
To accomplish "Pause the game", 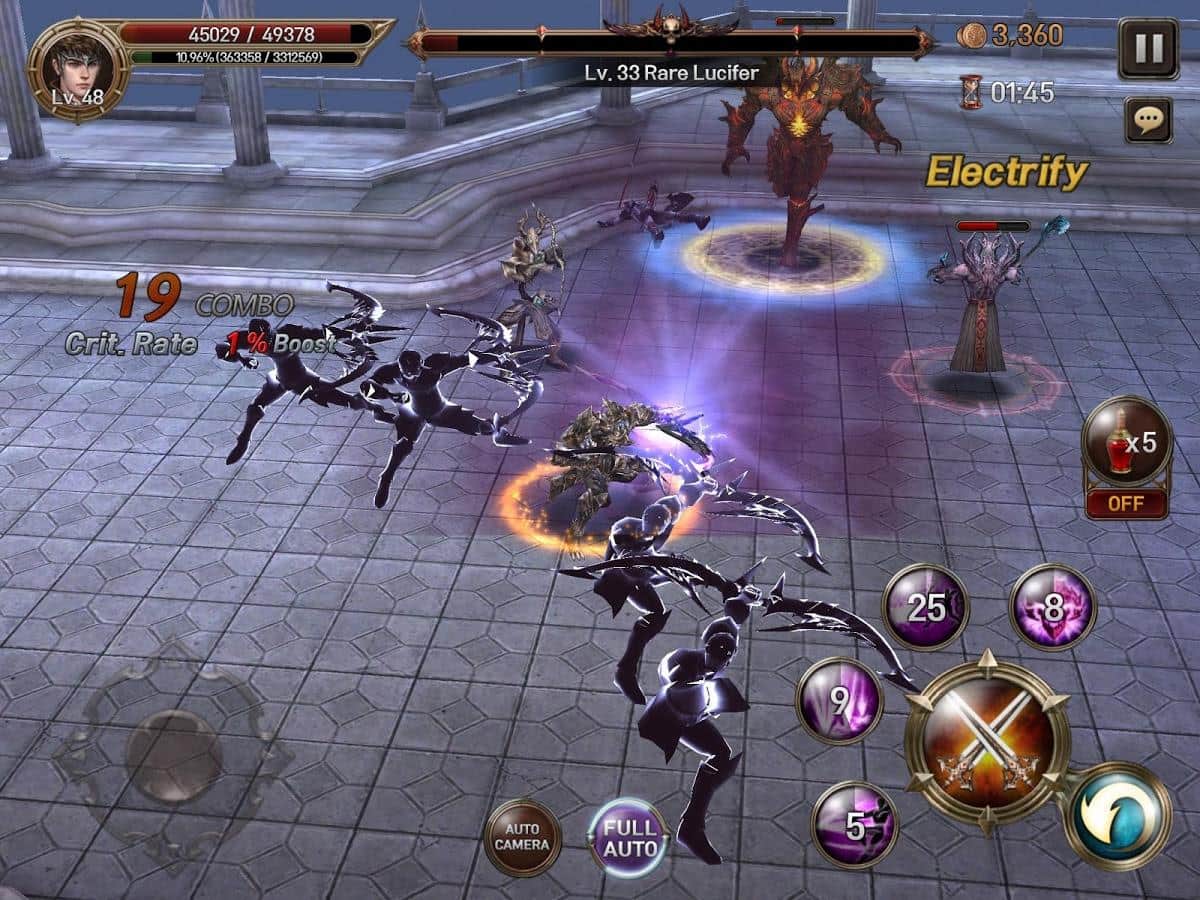I will click(x=1148, y=48).
